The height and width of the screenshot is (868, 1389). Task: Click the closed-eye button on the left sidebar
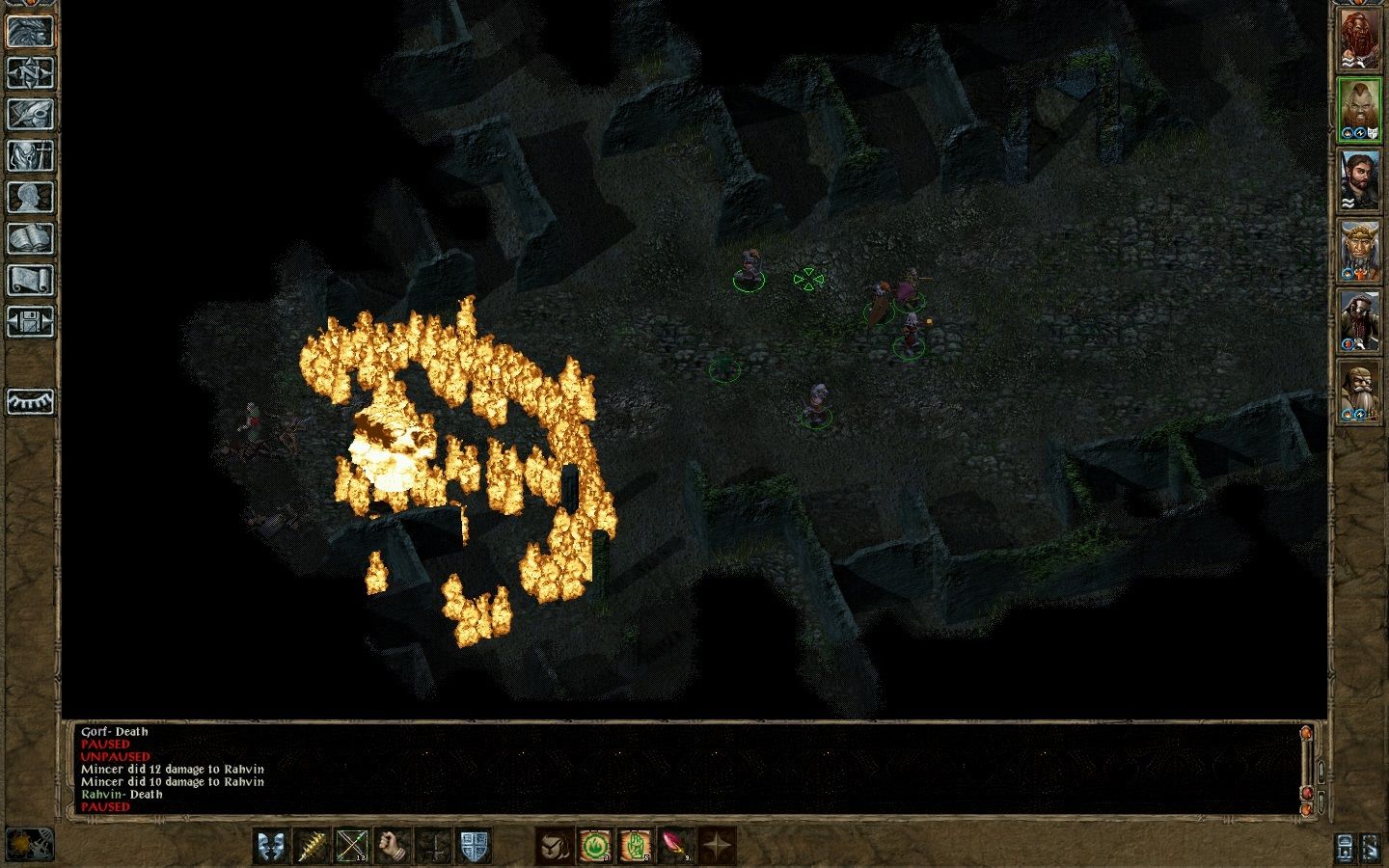pyautogui.click(x=30, y=401)
